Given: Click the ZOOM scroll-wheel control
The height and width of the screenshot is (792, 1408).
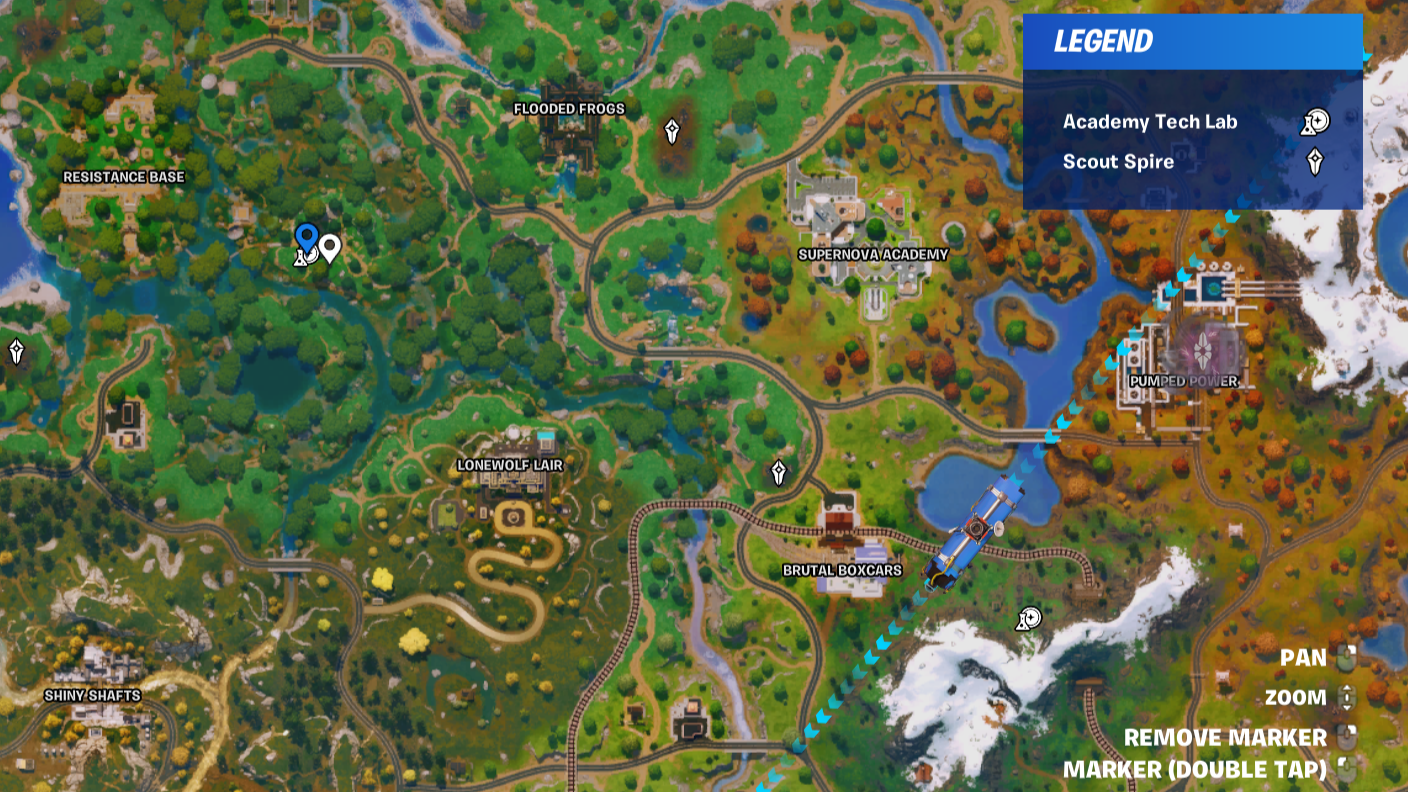Looking at the screenshot, I should pyautogui.click(x=1346, y=697).
